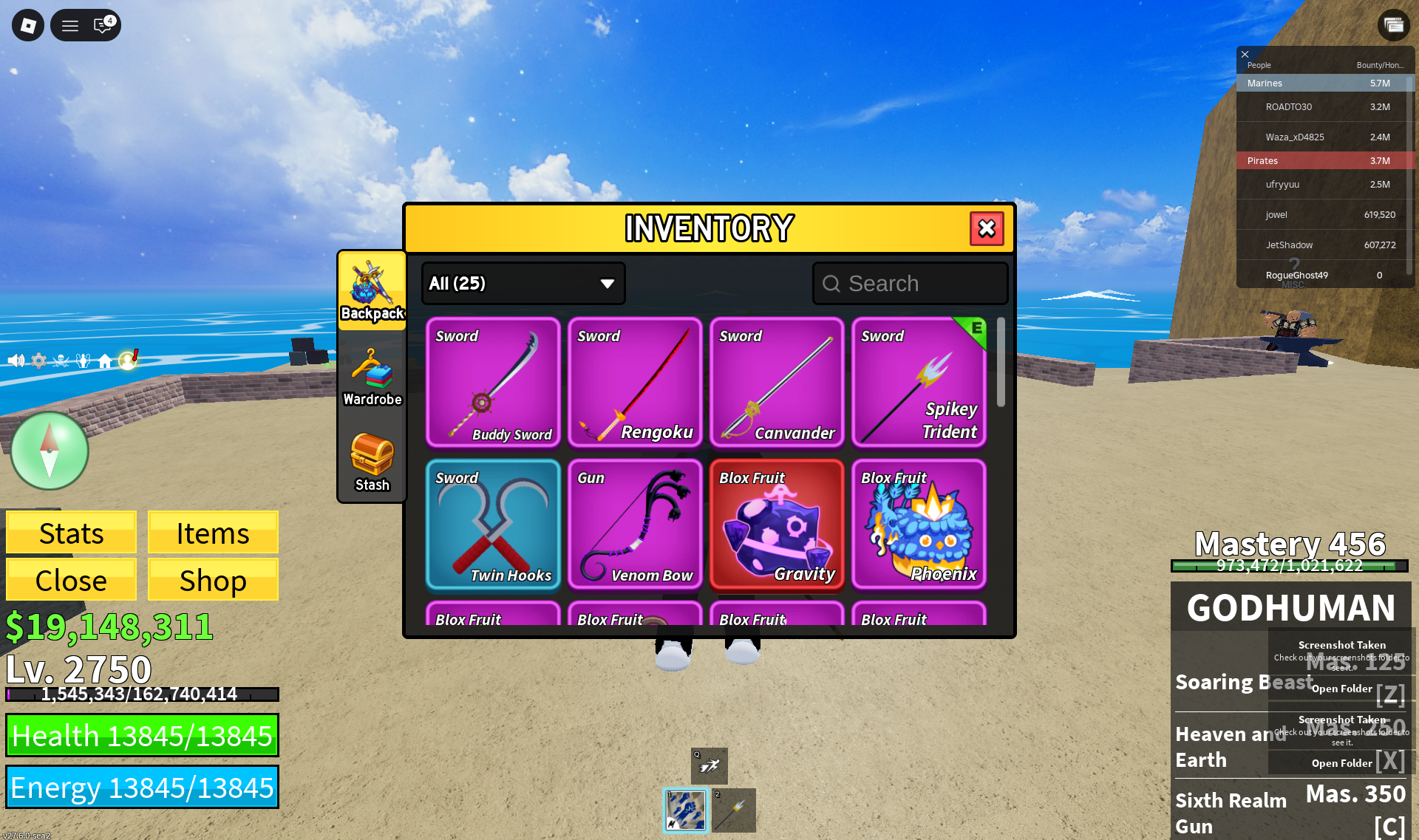This screenshot has height=840, width=1419.
Task: Close the Inventory window
Action: 987,228
